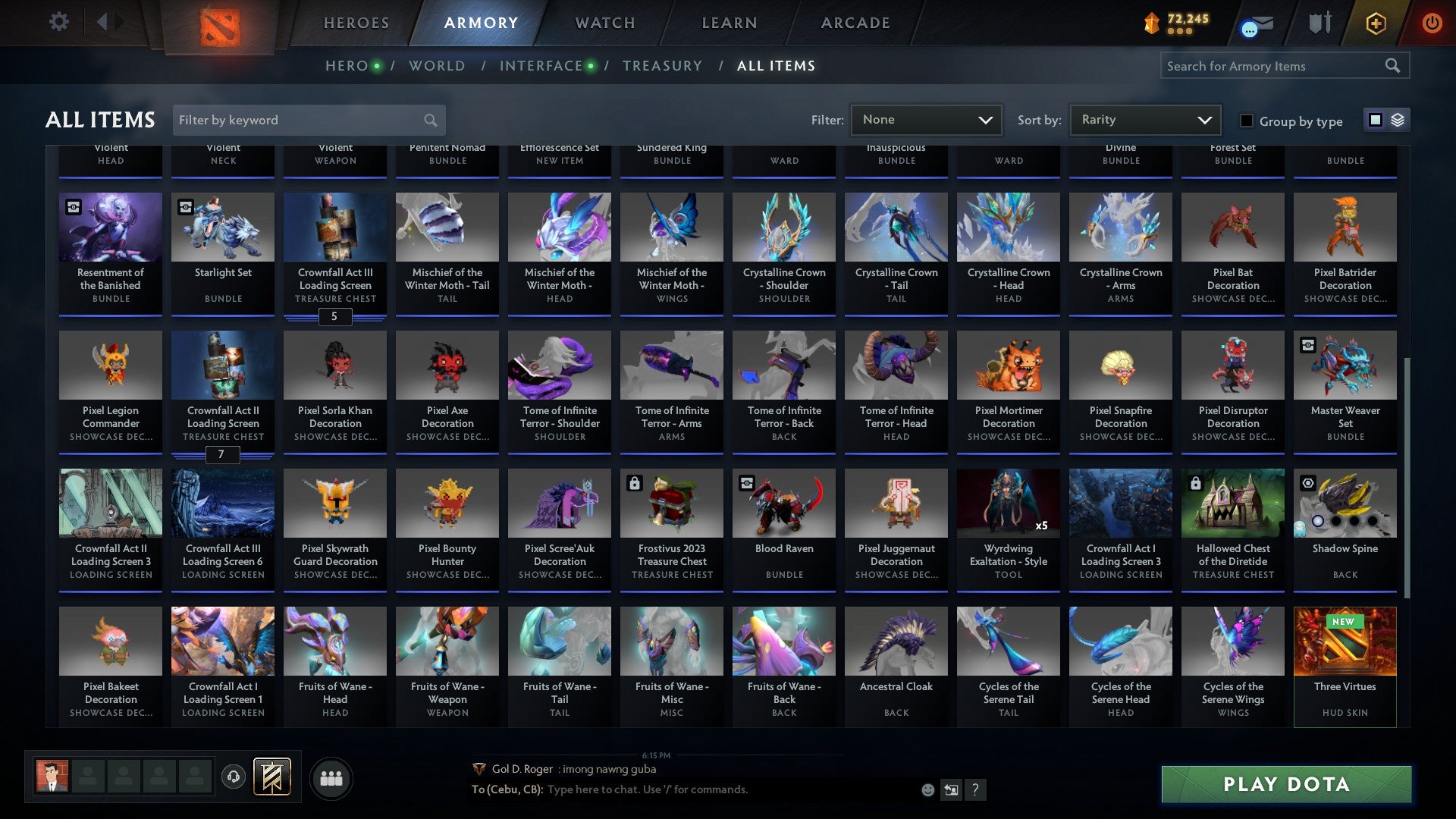1456x819 pixels.
Task: Open the TREASURY section
Action: (x=662, y=66)
